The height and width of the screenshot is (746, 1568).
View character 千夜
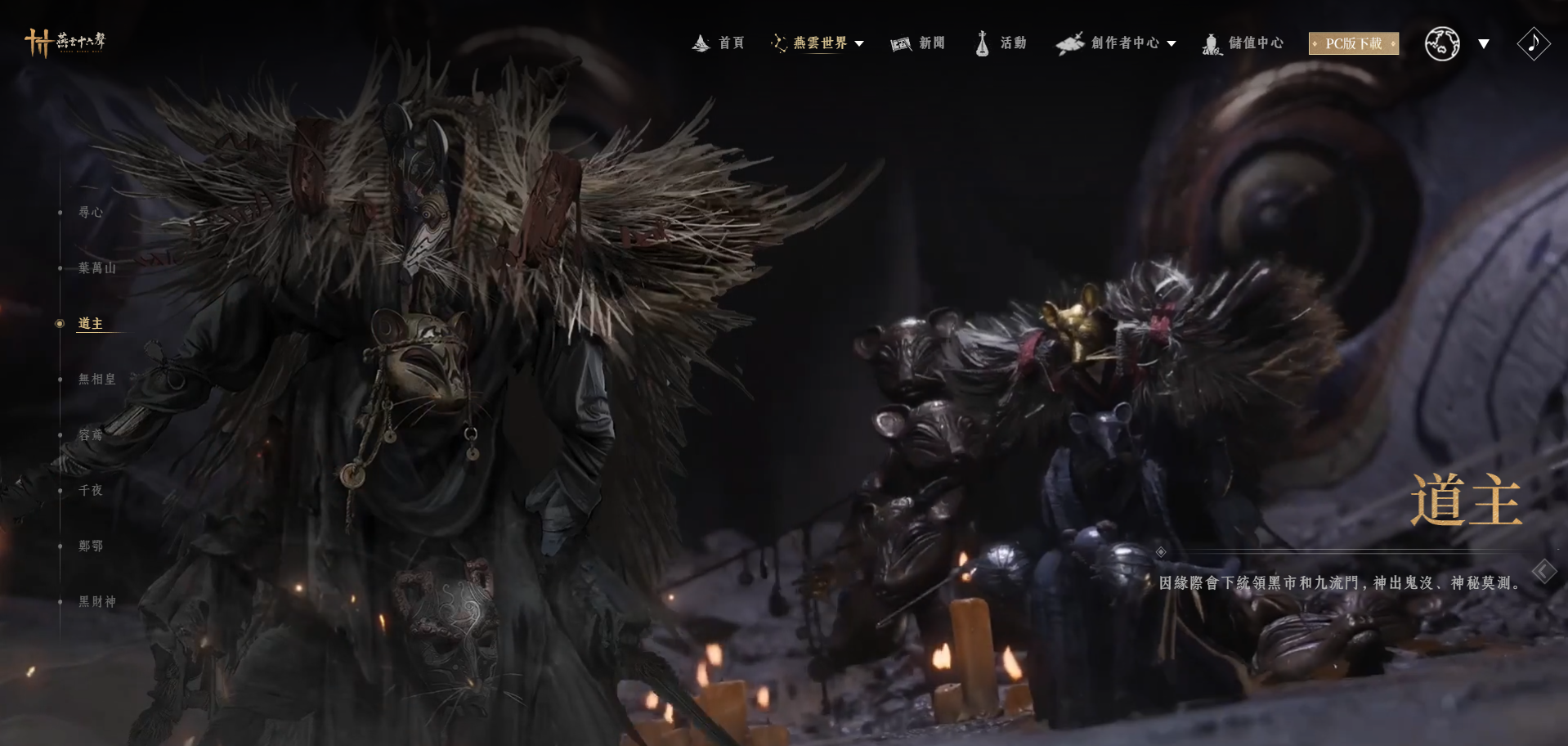[91, 491]
